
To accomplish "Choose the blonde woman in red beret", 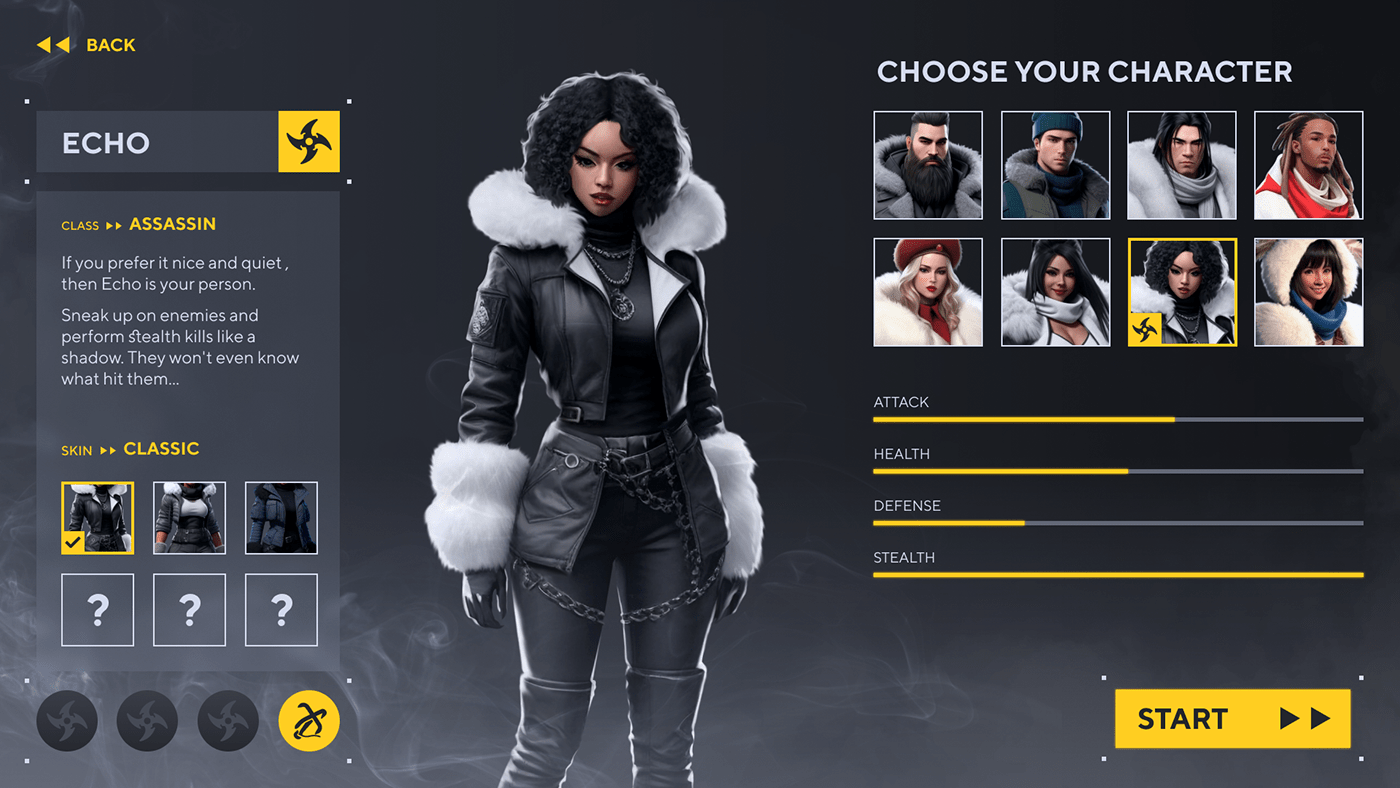I will [928, 292].
